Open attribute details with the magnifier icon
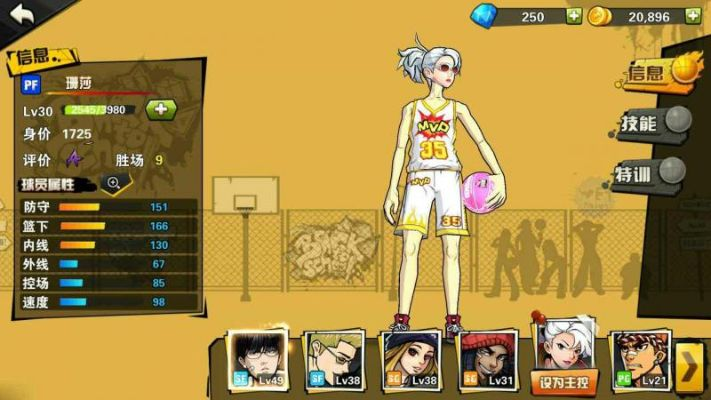This screenshot has width=711, height=400. coord(114,183)
